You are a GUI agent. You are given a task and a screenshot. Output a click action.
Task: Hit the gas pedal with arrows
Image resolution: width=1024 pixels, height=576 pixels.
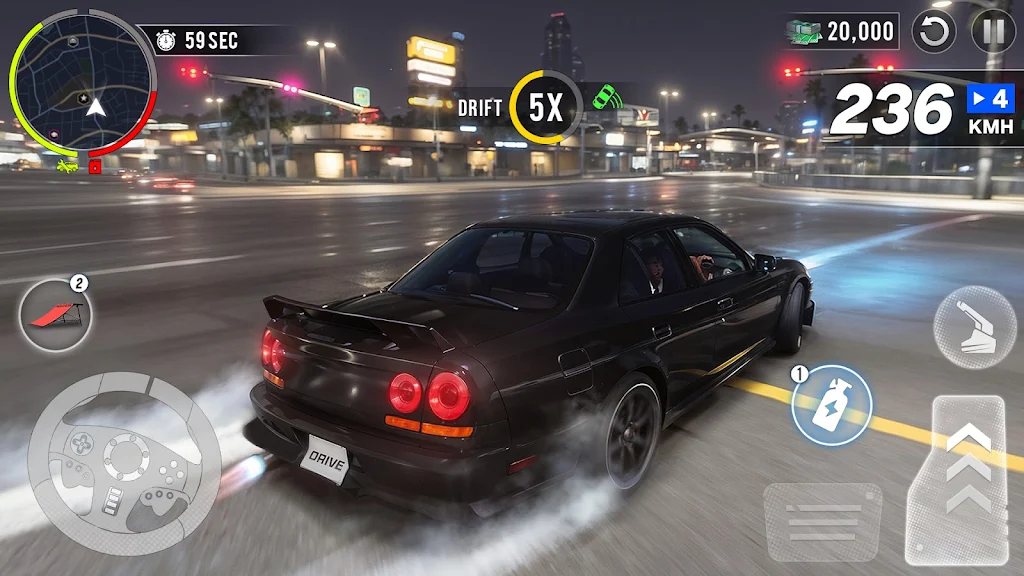pos(968,479)
